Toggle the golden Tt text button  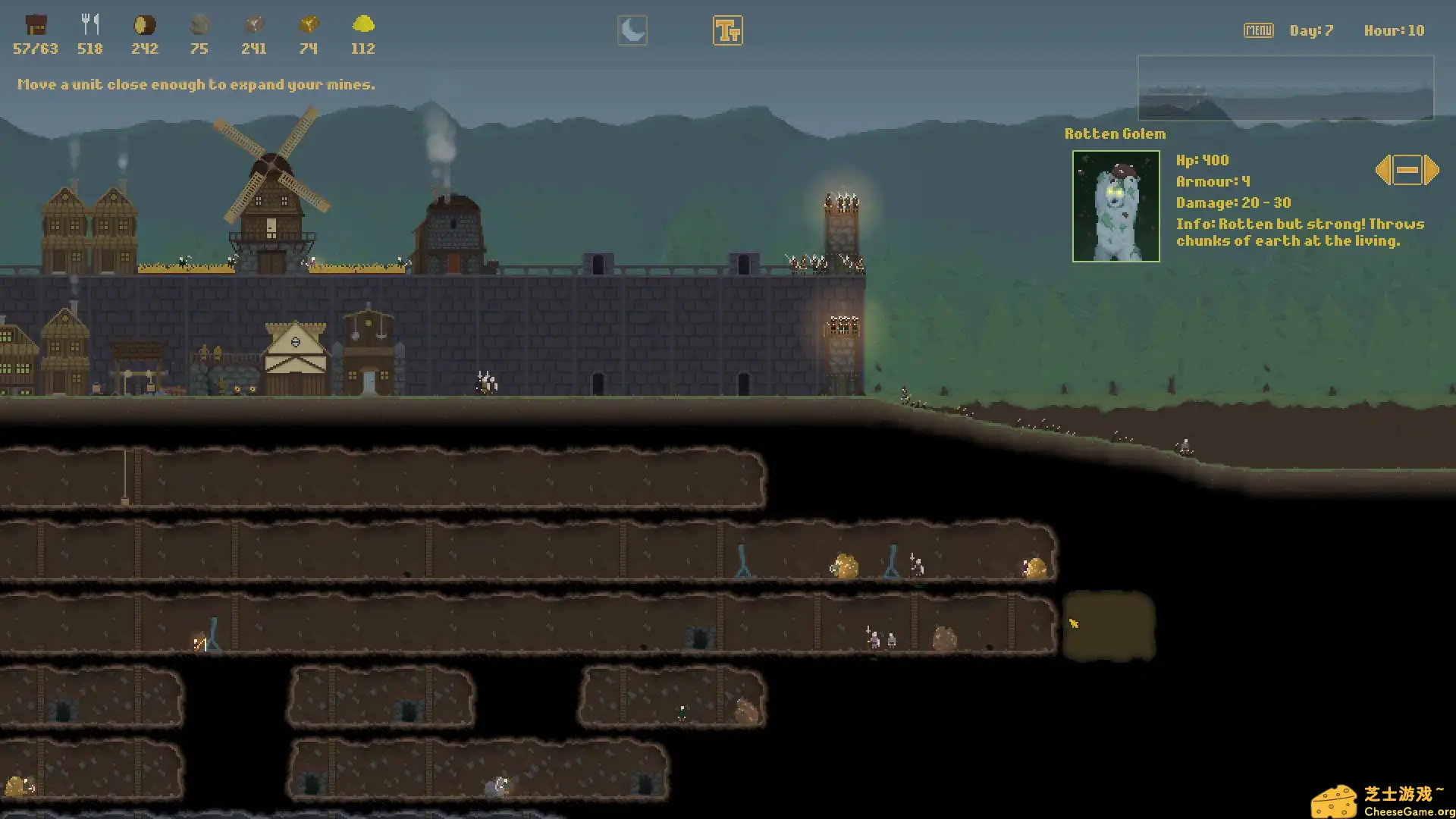[x=727, y=30]
